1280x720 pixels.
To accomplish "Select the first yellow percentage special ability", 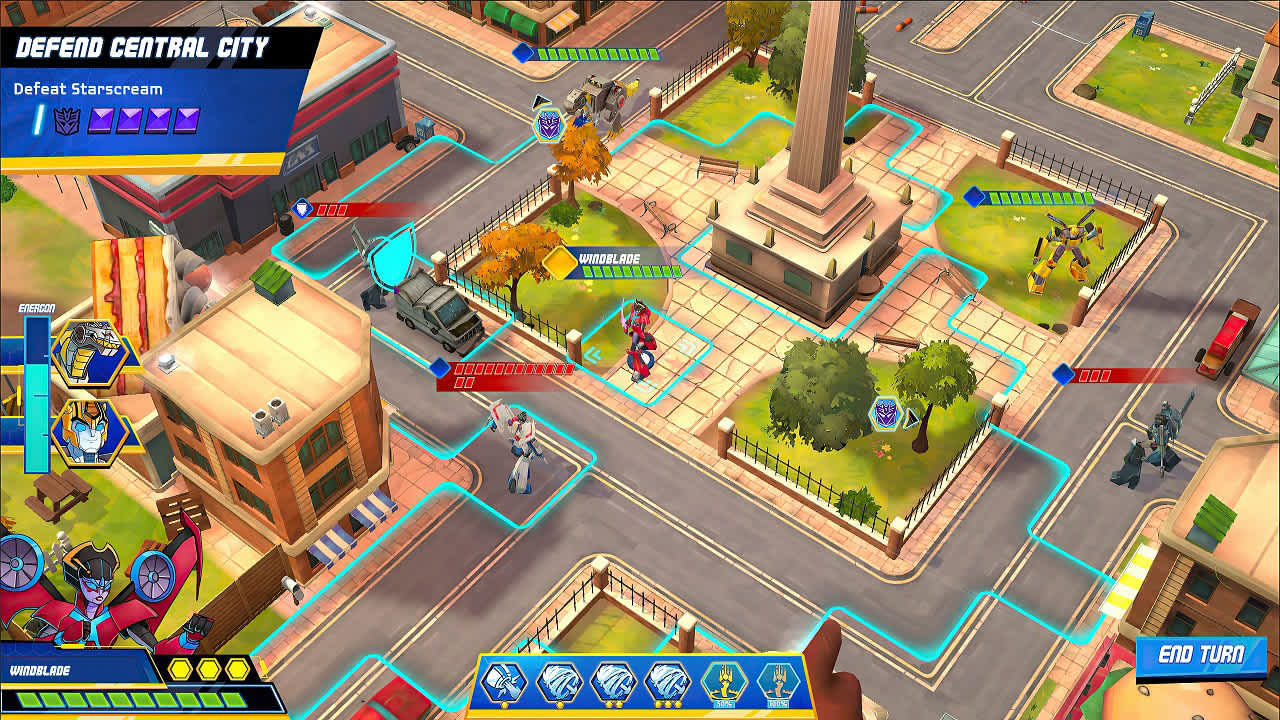I will 724,682.
